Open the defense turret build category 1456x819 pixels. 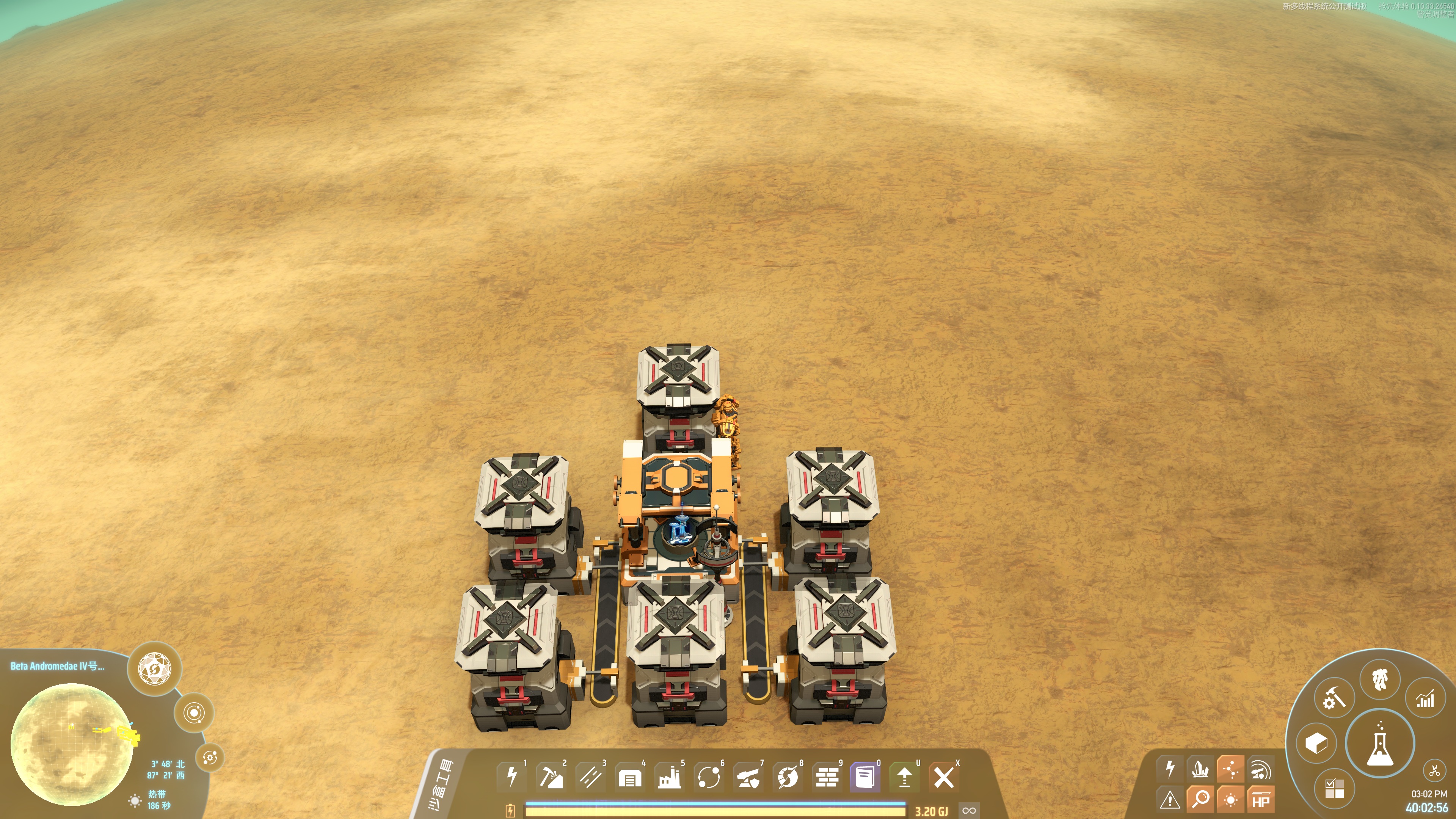(748, 777)
